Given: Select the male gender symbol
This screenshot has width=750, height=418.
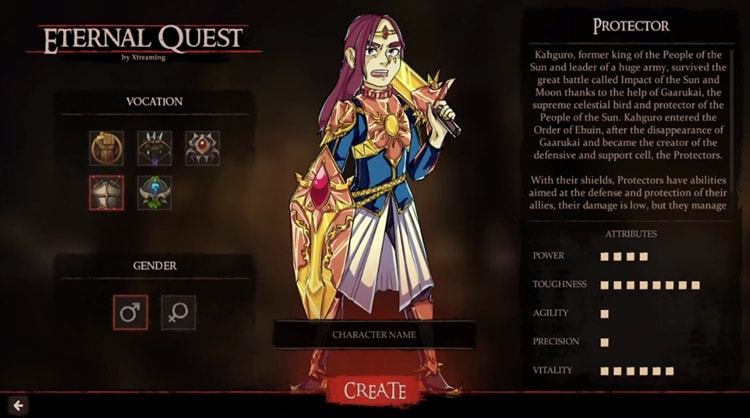Looking at the screenshot, I should [130, 312].
